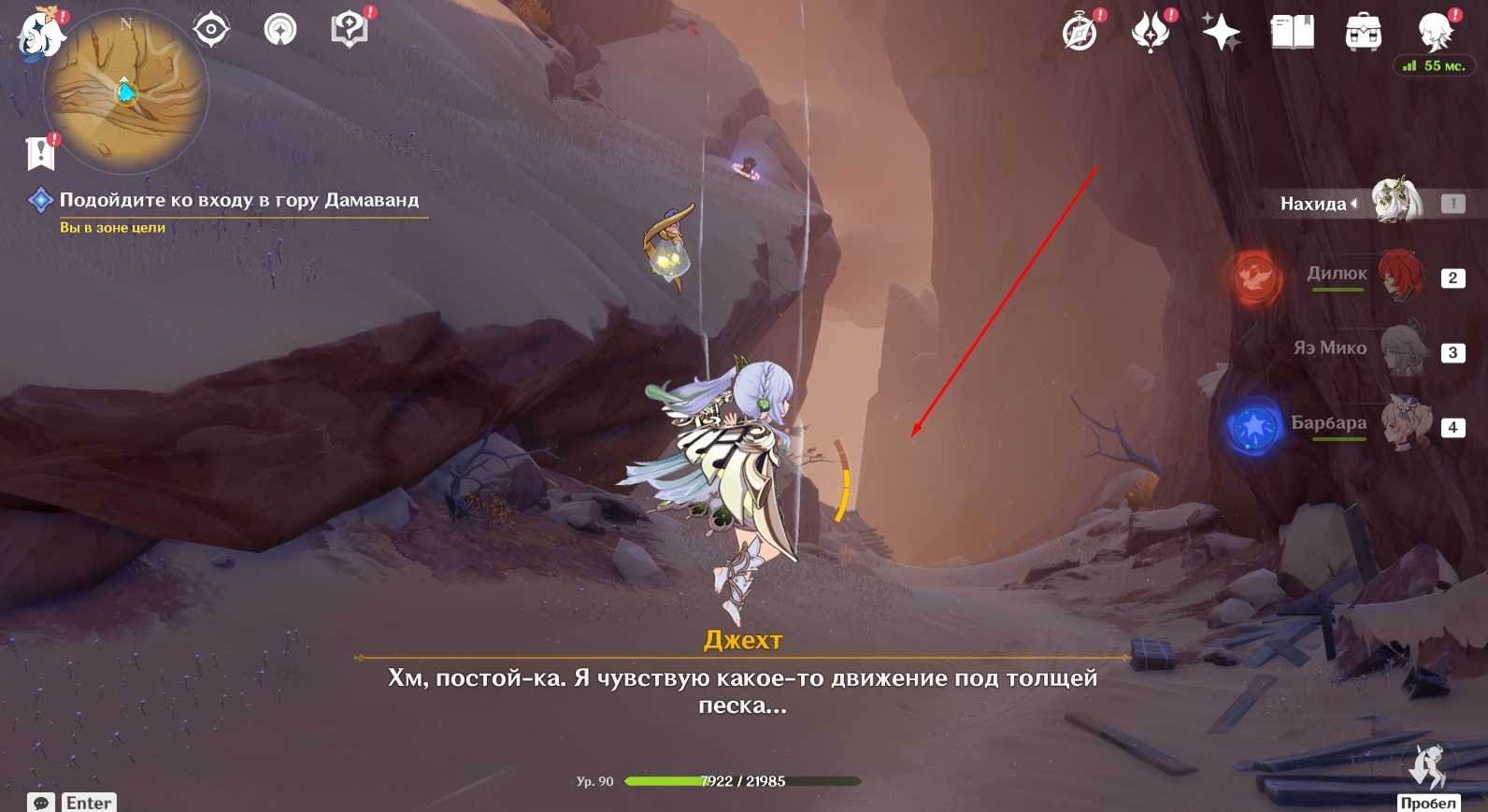Select Nahida in the party list

pos(1395,202)
